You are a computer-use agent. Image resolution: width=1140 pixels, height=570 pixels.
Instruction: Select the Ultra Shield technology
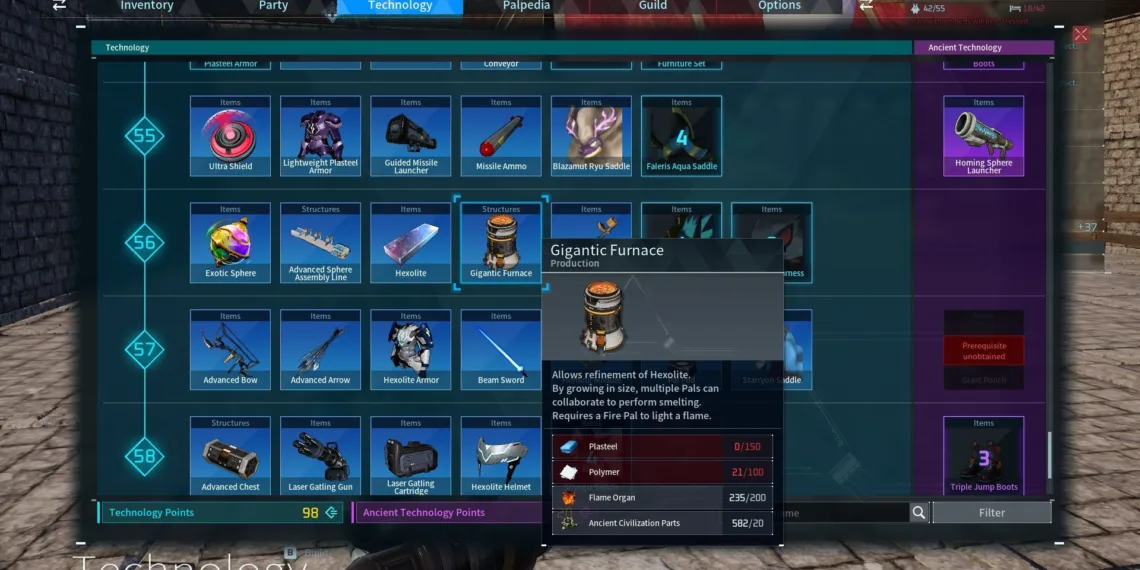tap(230, 136)
